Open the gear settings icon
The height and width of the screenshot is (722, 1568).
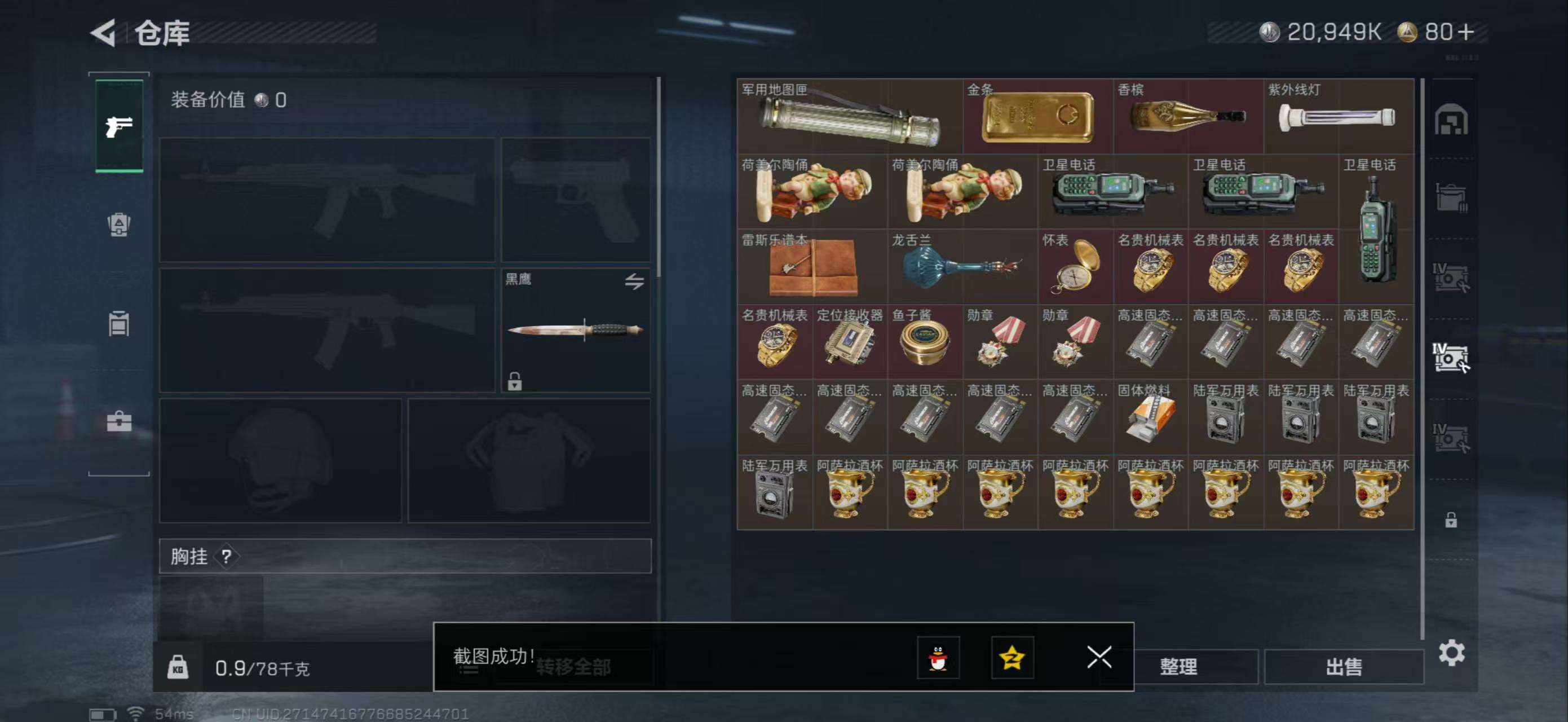(x=1451, y=653)
